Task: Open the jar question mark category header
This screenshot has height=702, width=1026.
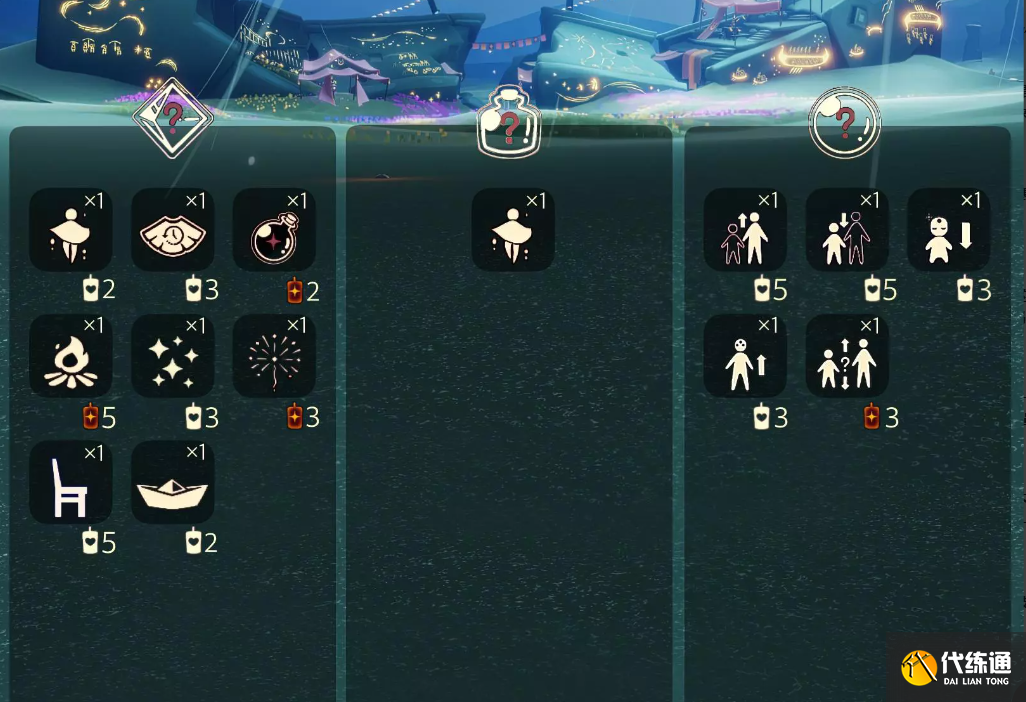Action: (x=509, y=122)
